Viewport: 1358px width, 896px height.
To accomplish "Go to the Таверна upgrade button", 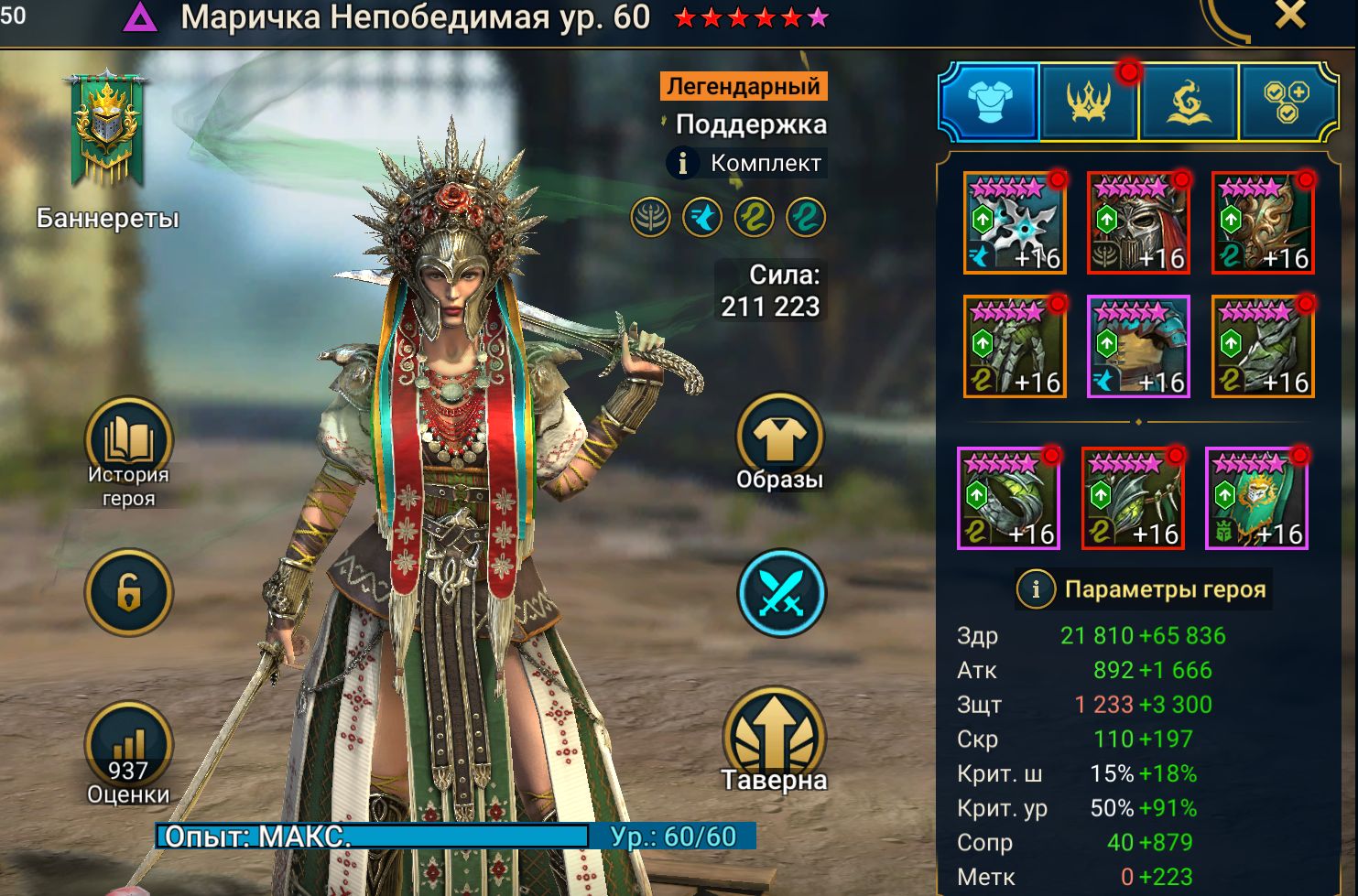I will click(775, 737).
